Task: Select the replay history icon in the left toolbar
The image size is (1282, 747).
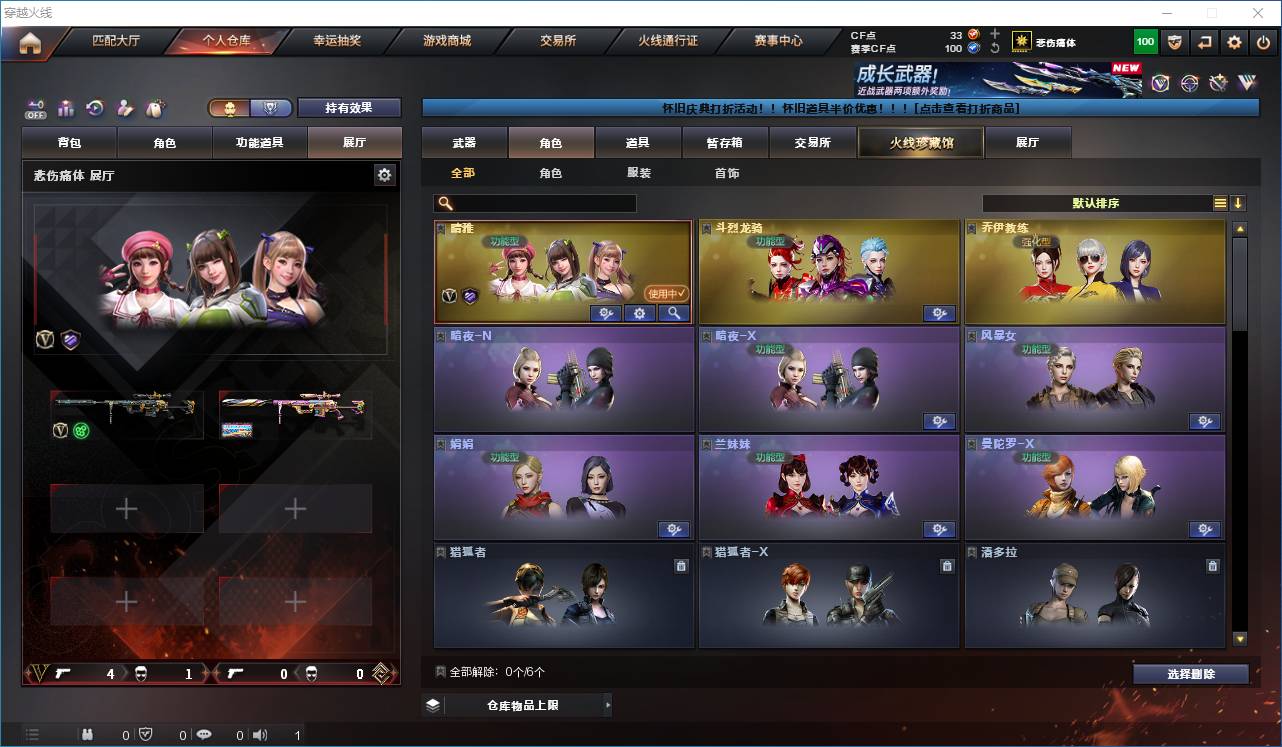Action: pyautogui.click(x=95, y=107)
